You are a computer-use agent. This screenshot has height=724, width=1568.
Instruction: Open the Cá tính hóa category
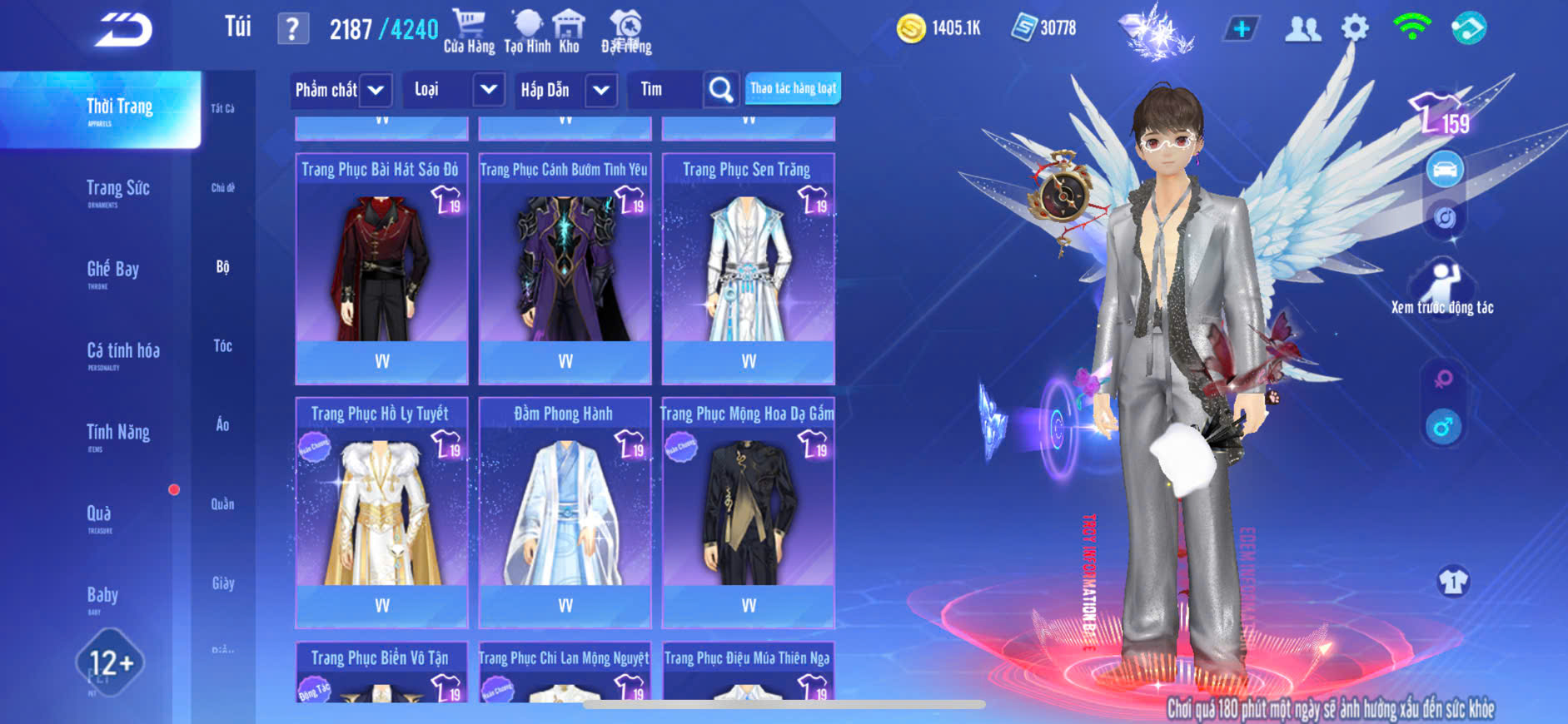pos(123,352)
